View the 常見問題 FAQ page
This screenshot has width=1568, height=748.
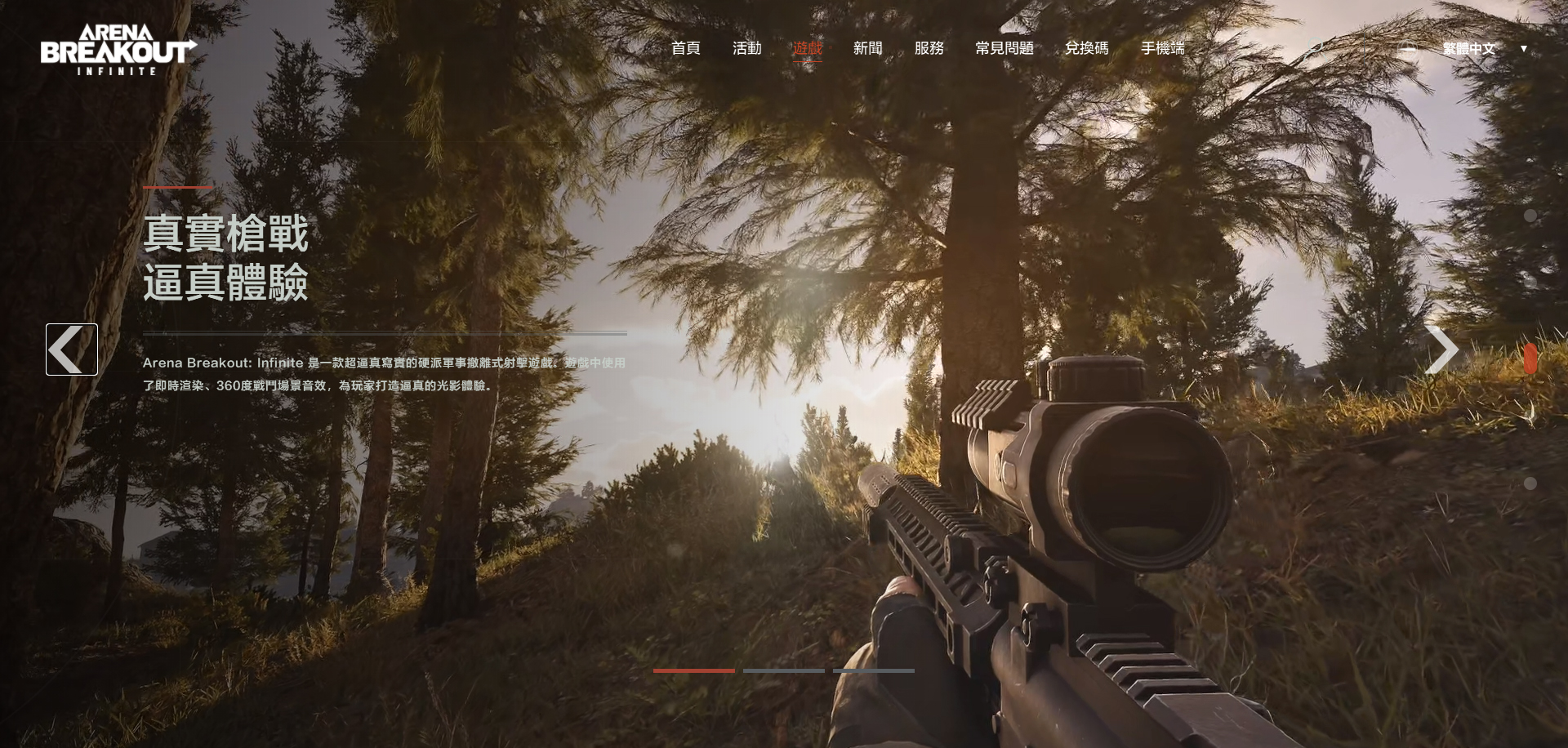tap(1004, 48)
